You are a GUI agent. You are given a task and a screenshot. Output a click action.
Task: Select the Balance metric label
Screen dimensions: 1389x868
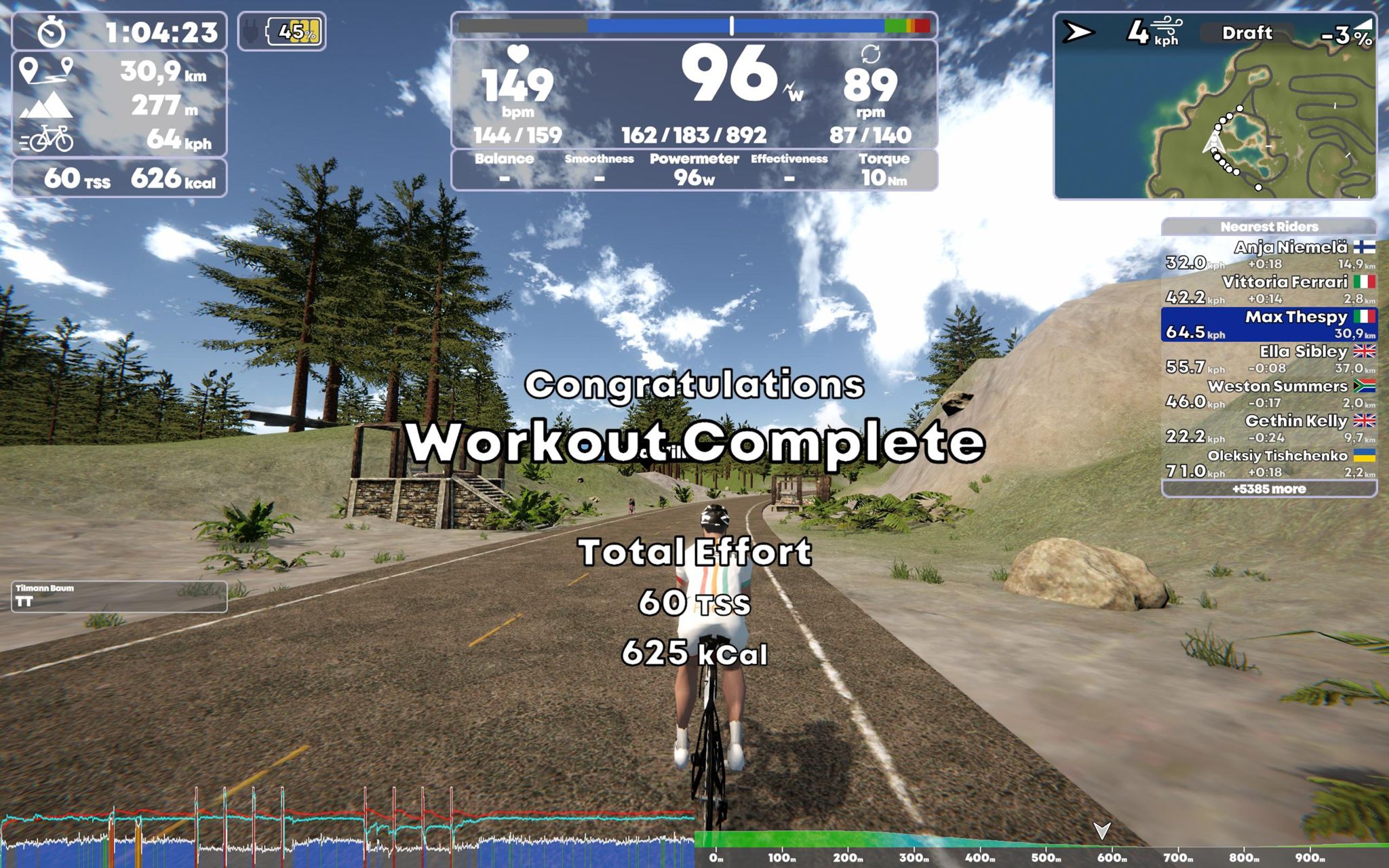tap(504, 159)
